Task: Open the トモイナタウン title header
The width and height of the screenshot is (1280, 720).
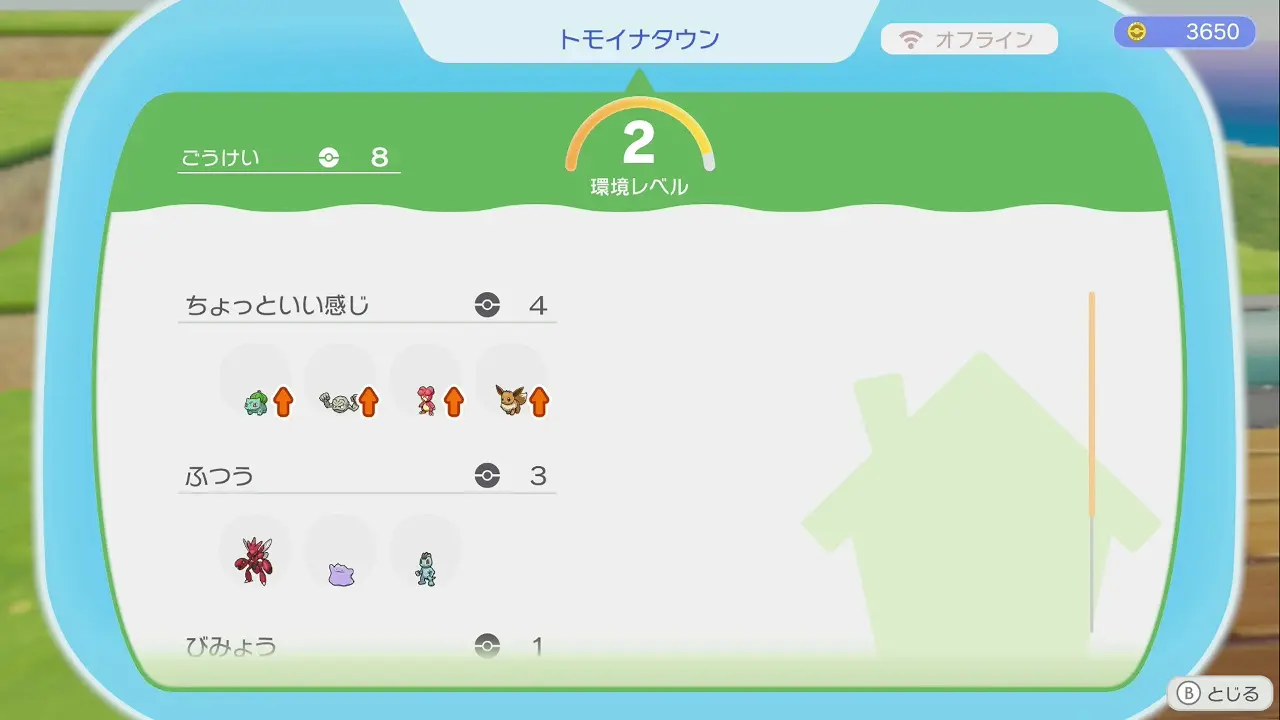Action: click(x=640, y=38)
